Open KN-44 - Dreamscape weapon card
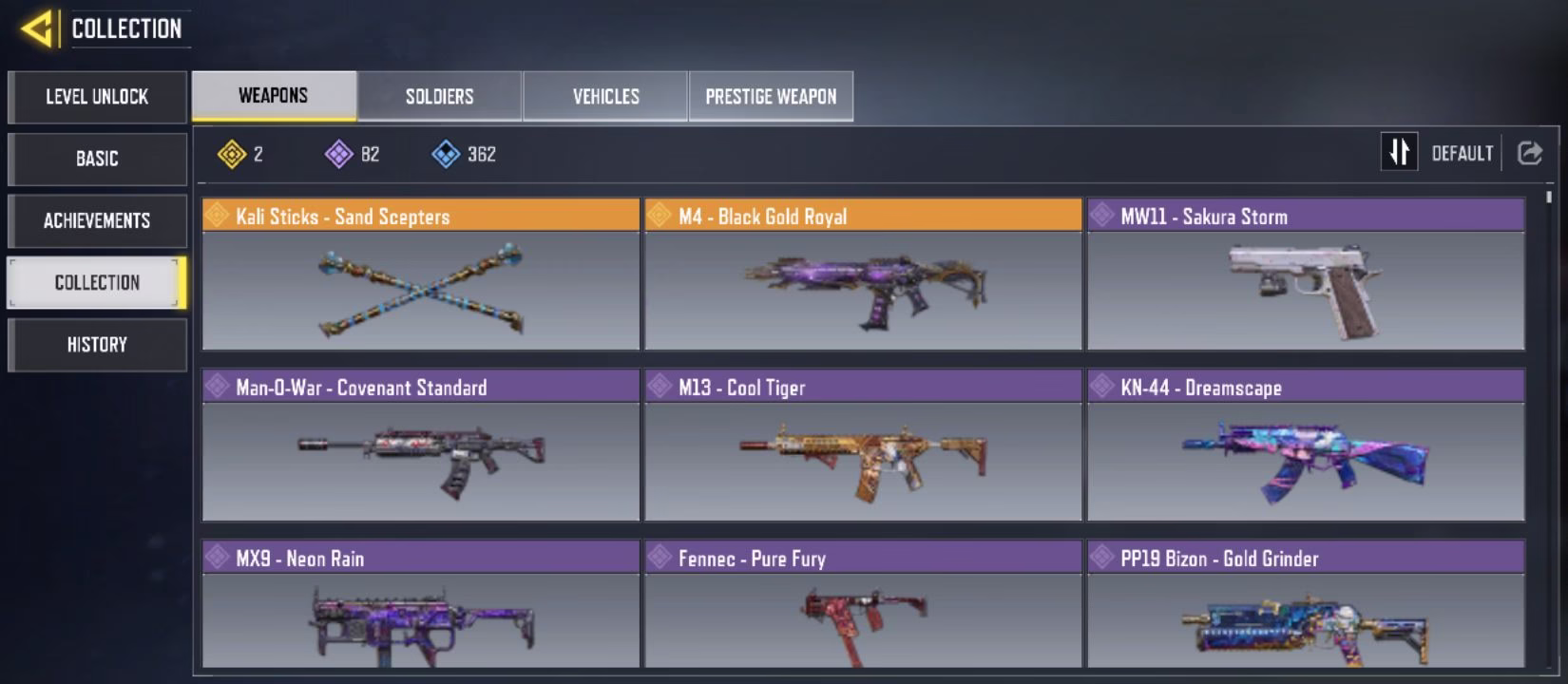This screenshot has height=684, width=1568. click(1306, 446)
